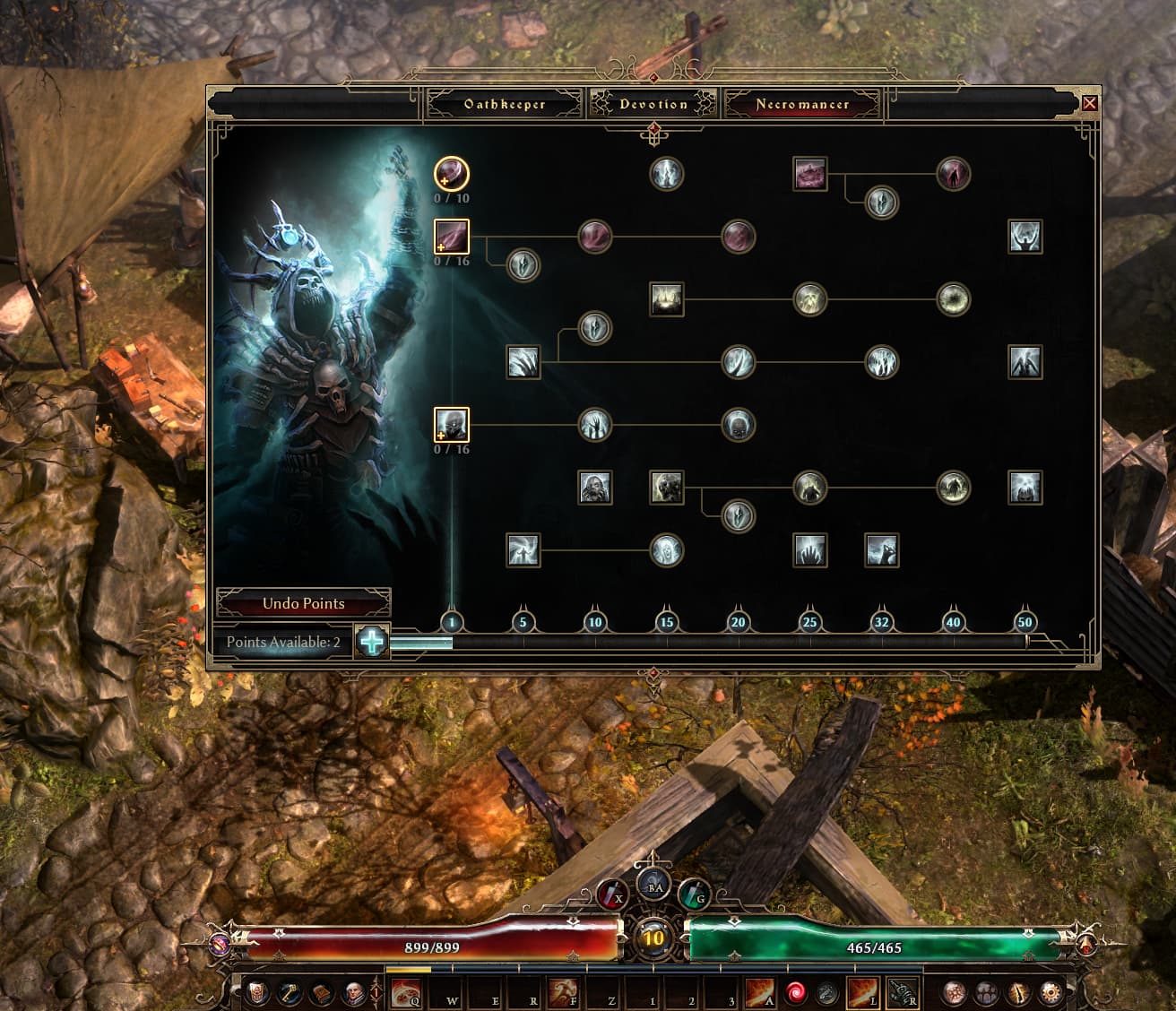Click the Undo Points button
Screen dimensions: 1176x1011
(x=304, y=603)
